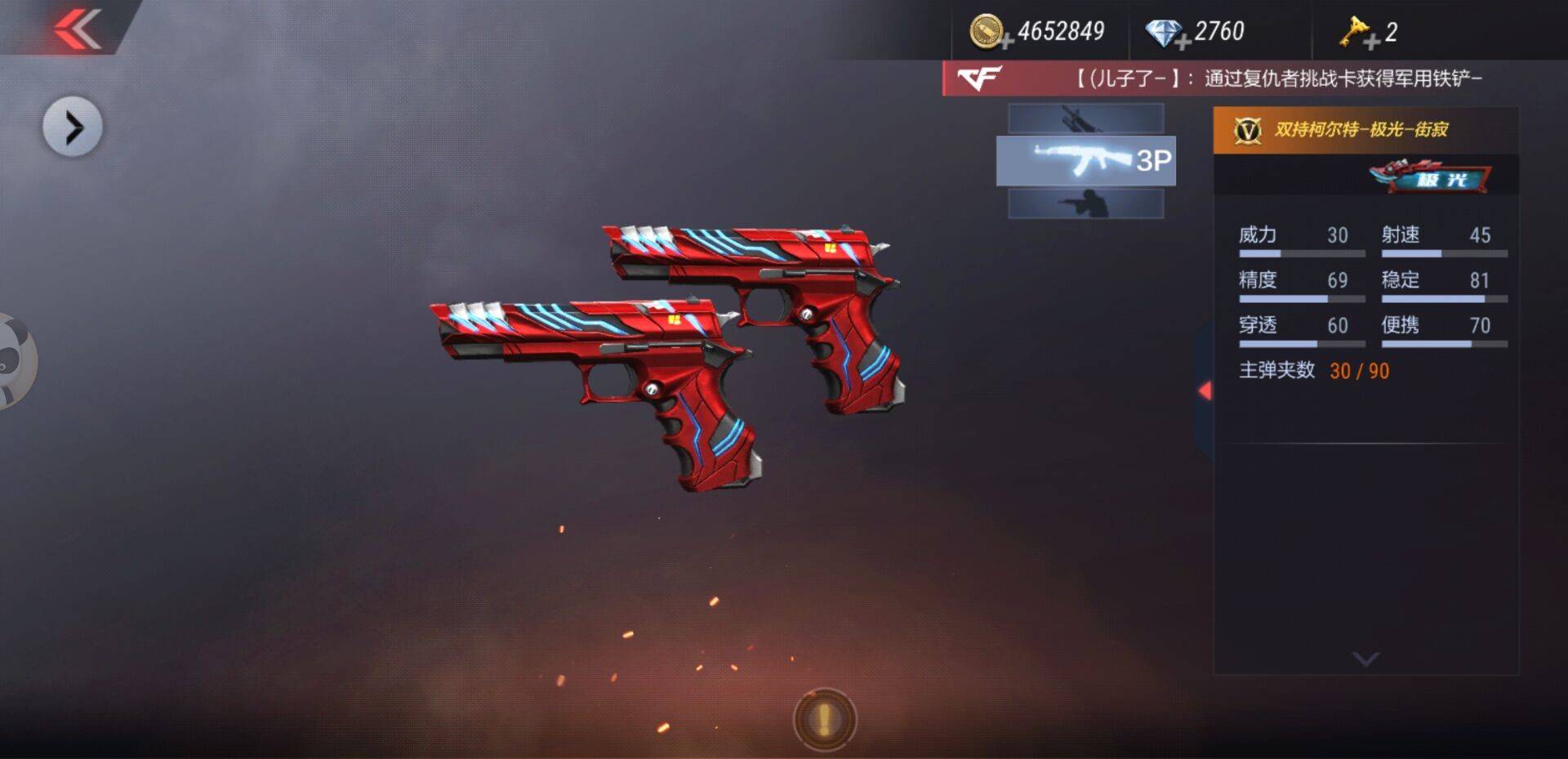Open the orange exclamation info button
Viewport: 1568px width, 759px height.
click(824, 719)
